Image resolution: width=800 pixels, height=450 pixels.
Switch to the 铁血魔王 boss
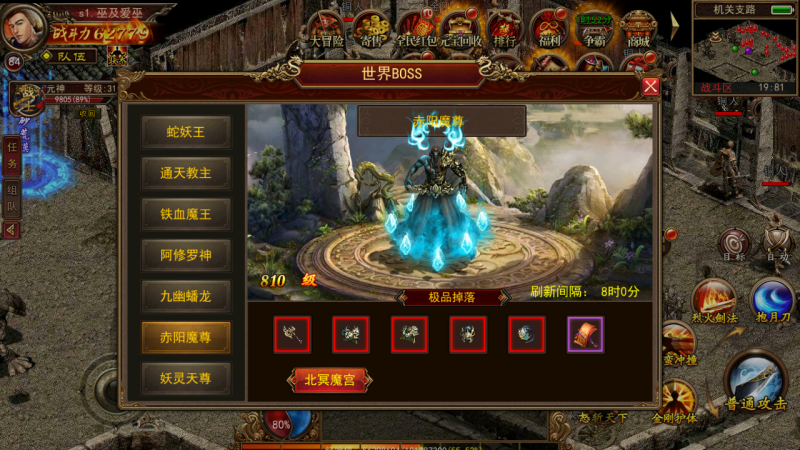click(186, 214)
